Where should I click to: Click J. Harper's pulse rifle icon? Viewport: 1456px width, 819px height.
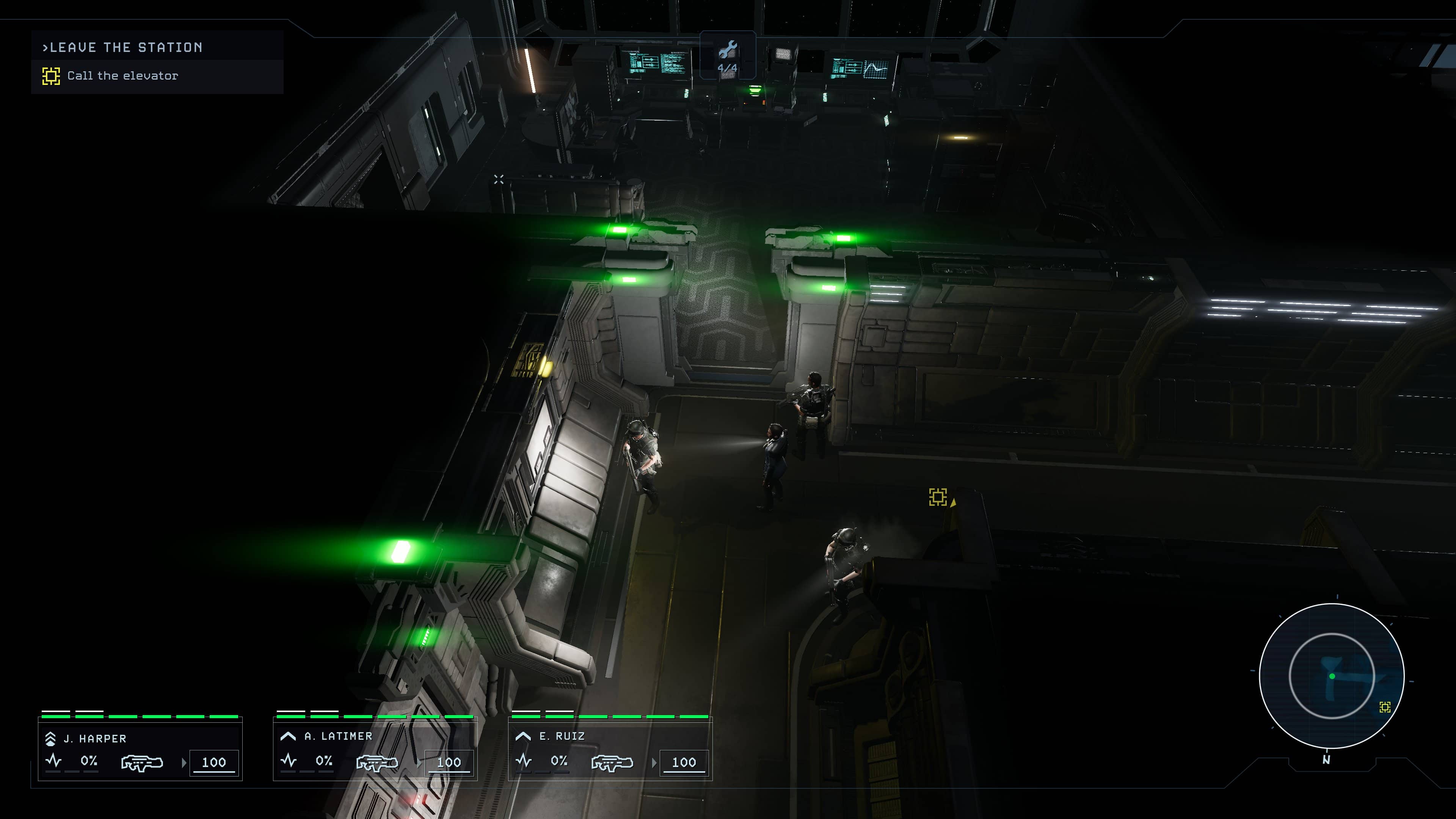pyautogui.click(x=142, y=763)
